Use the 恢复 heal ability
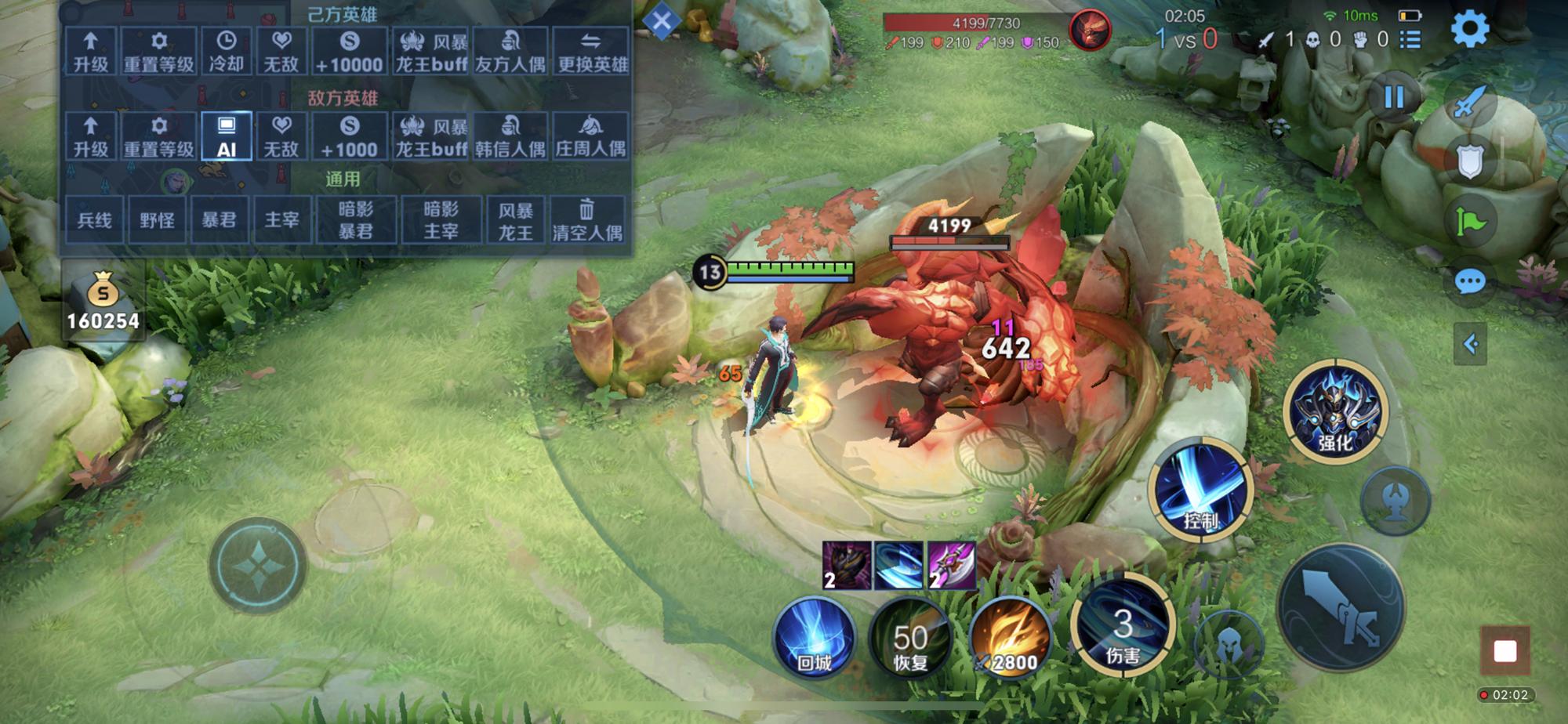Viewport: 1568px width, 724px height. coord(910,638)
